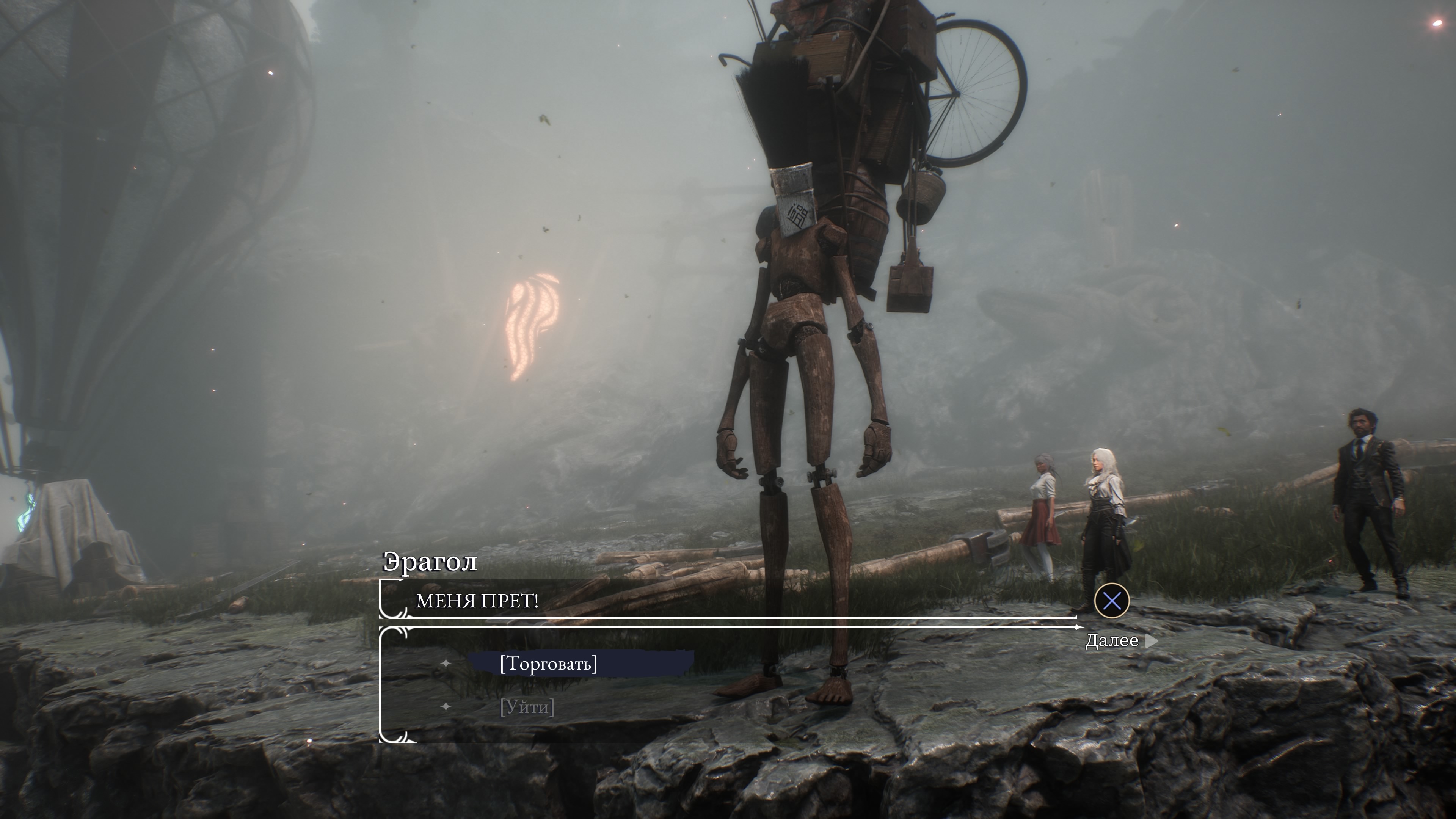1456x819 pixels.
Task: Select the [Уйти] dialogue option
Action: [527, 707]
